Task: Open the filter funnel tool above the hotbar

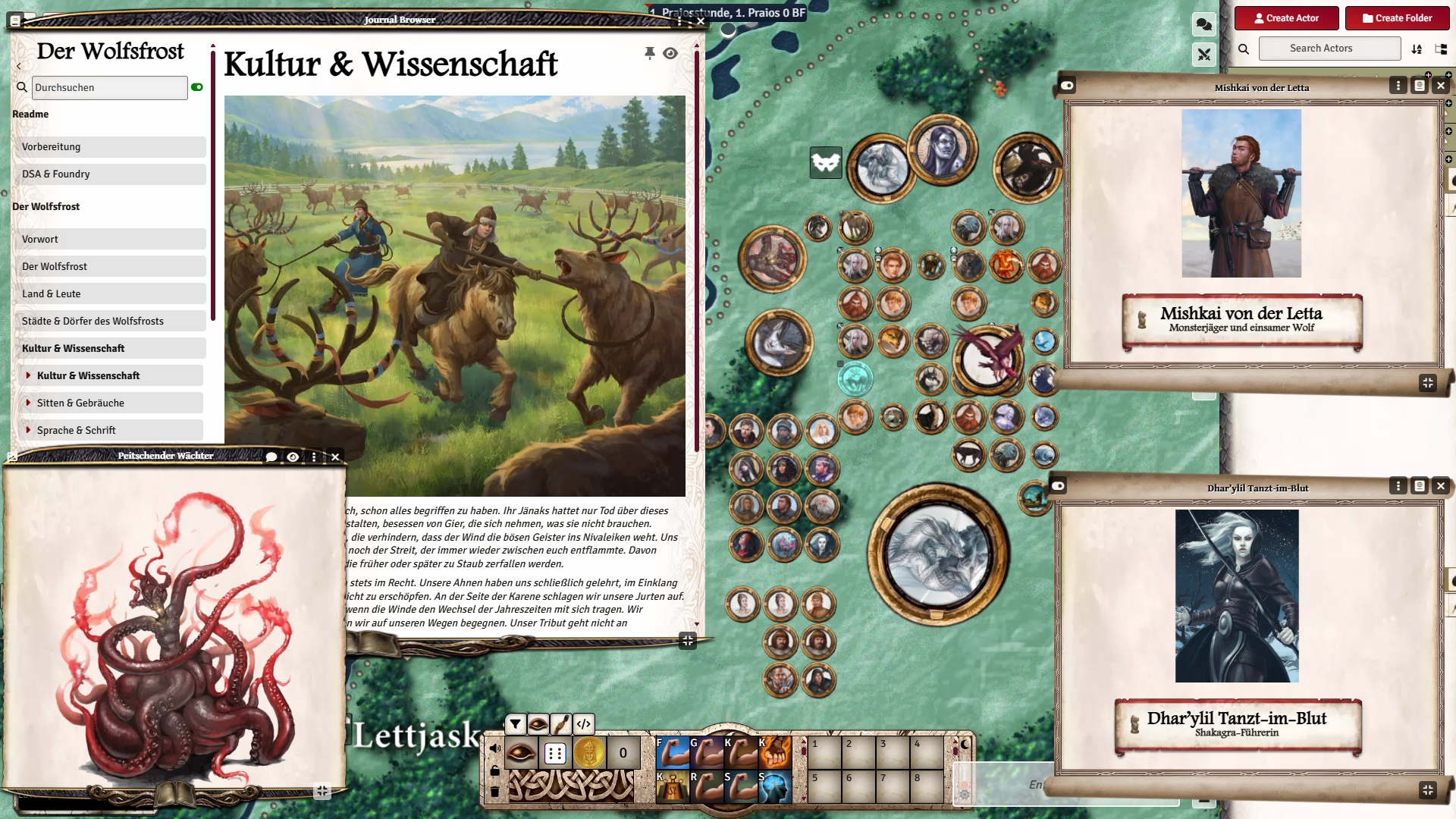Action: pyautogui.click(x=516, y=724)
